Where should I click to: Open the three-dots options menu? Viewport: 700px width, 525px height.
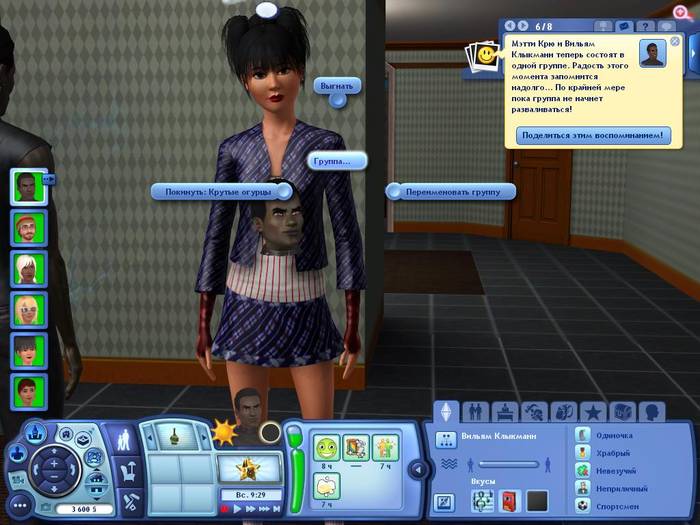click(20, 505)
